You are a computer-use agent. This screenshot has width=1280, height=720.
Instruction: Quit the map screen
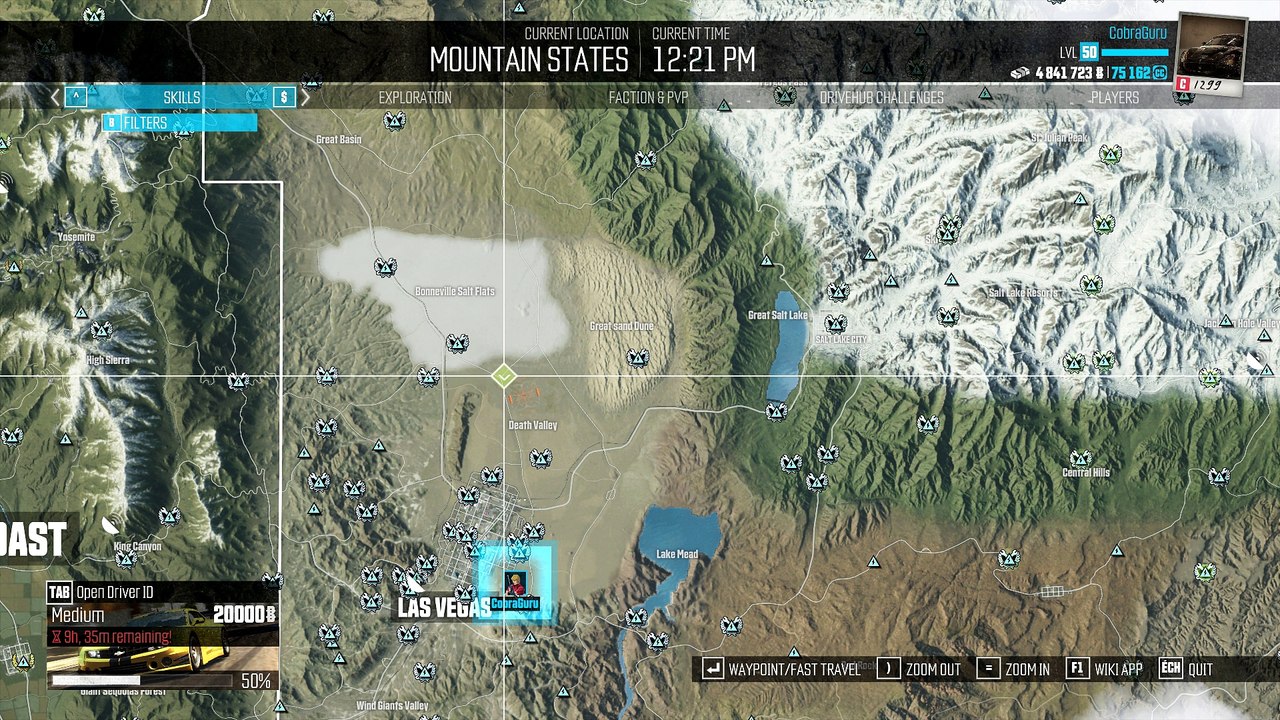tap(1187, 669)
